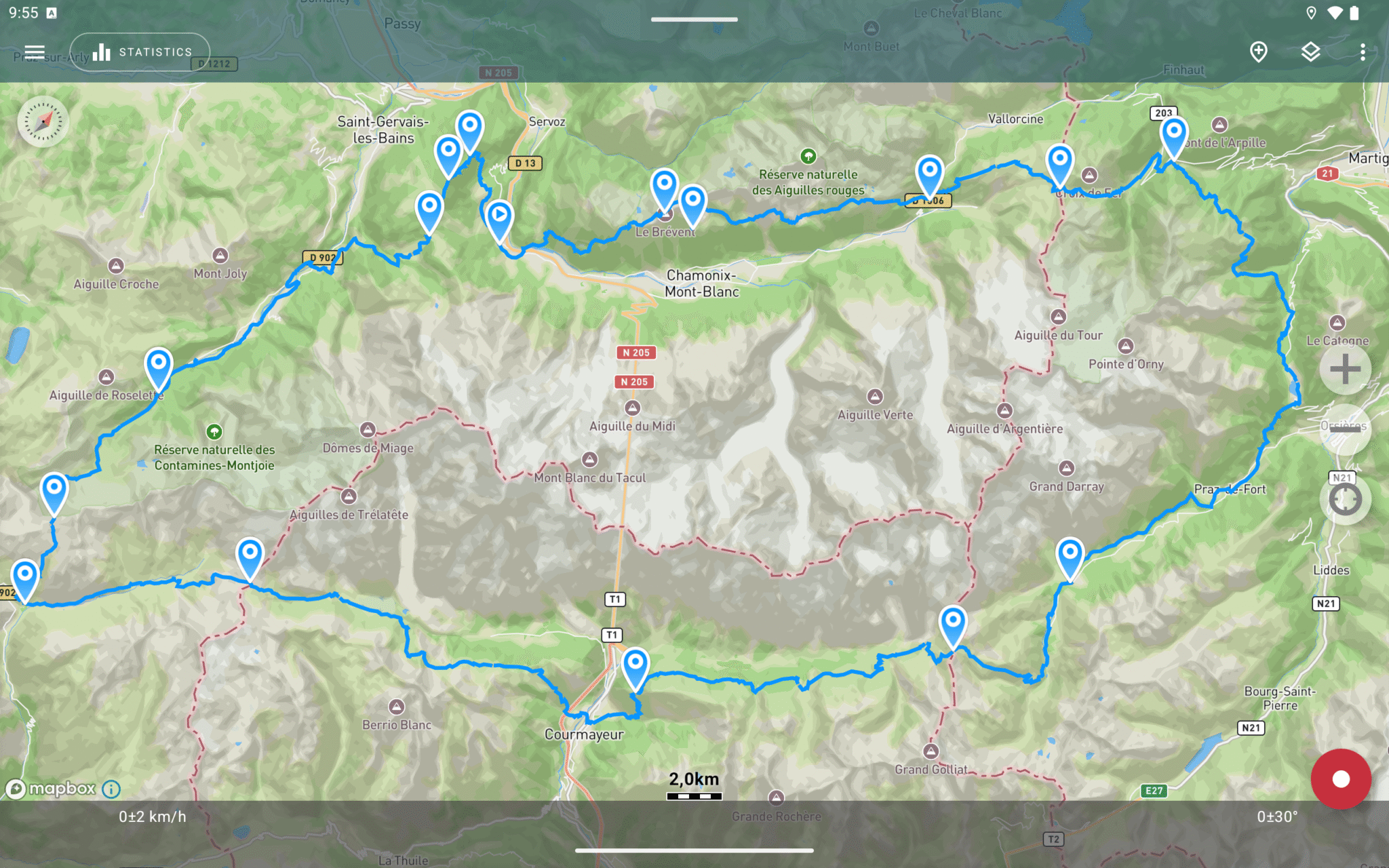The height and width of the screenshot is (868, 1389).
Task: Toggle track recording with the red button
Action: (x=1341, y=778)
